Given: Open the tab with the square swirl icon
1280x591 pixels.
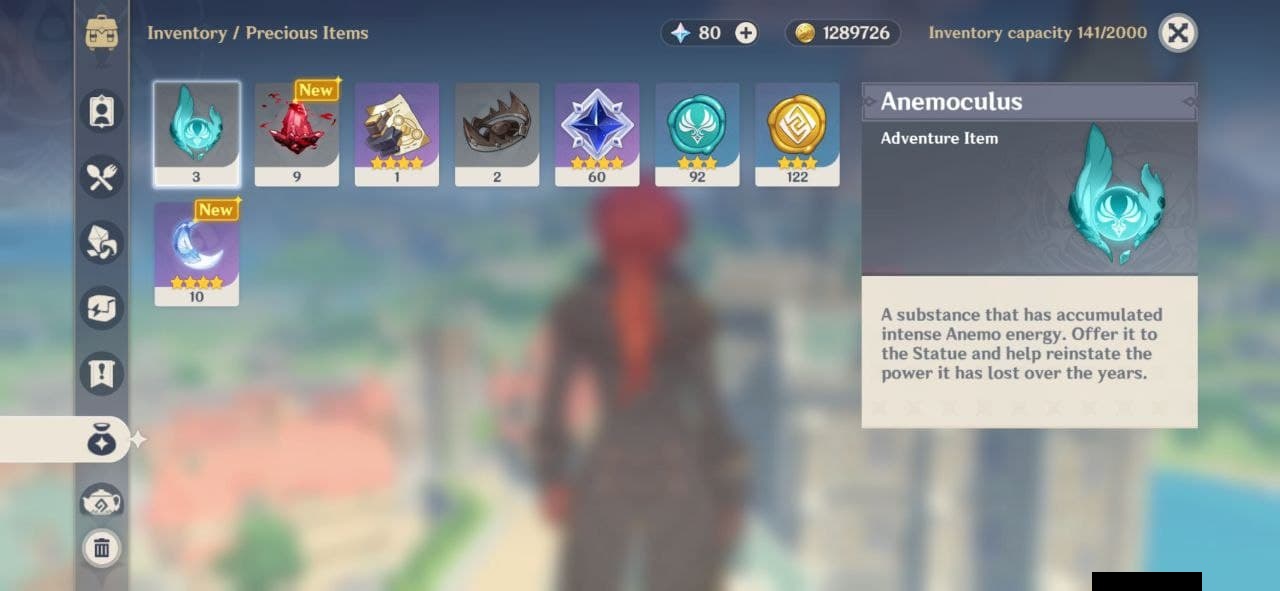Looking at the screenshot, I should [101, 308].
